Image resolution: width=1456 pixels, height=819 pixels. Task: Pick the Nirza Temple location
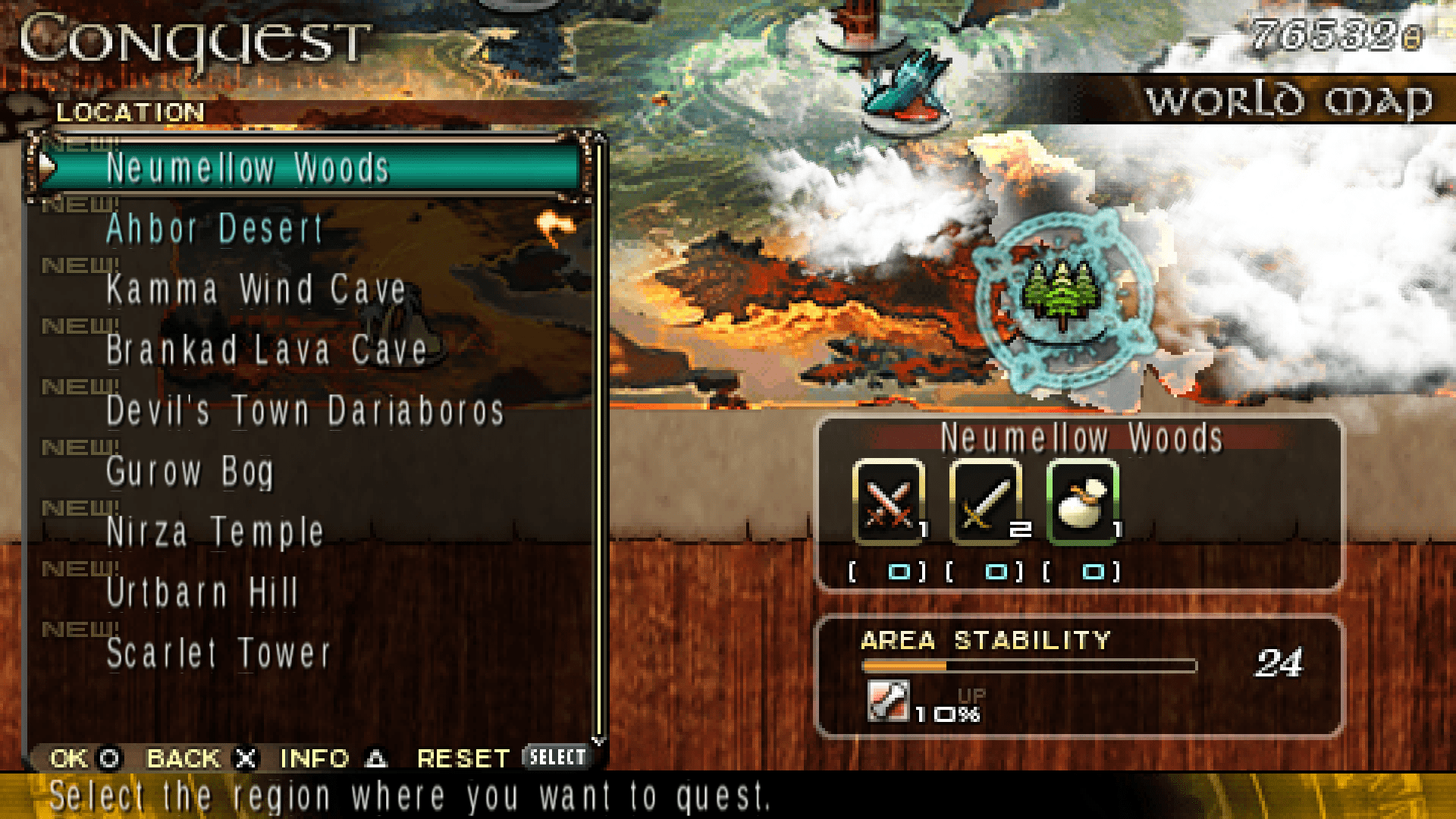coord(215,532)
